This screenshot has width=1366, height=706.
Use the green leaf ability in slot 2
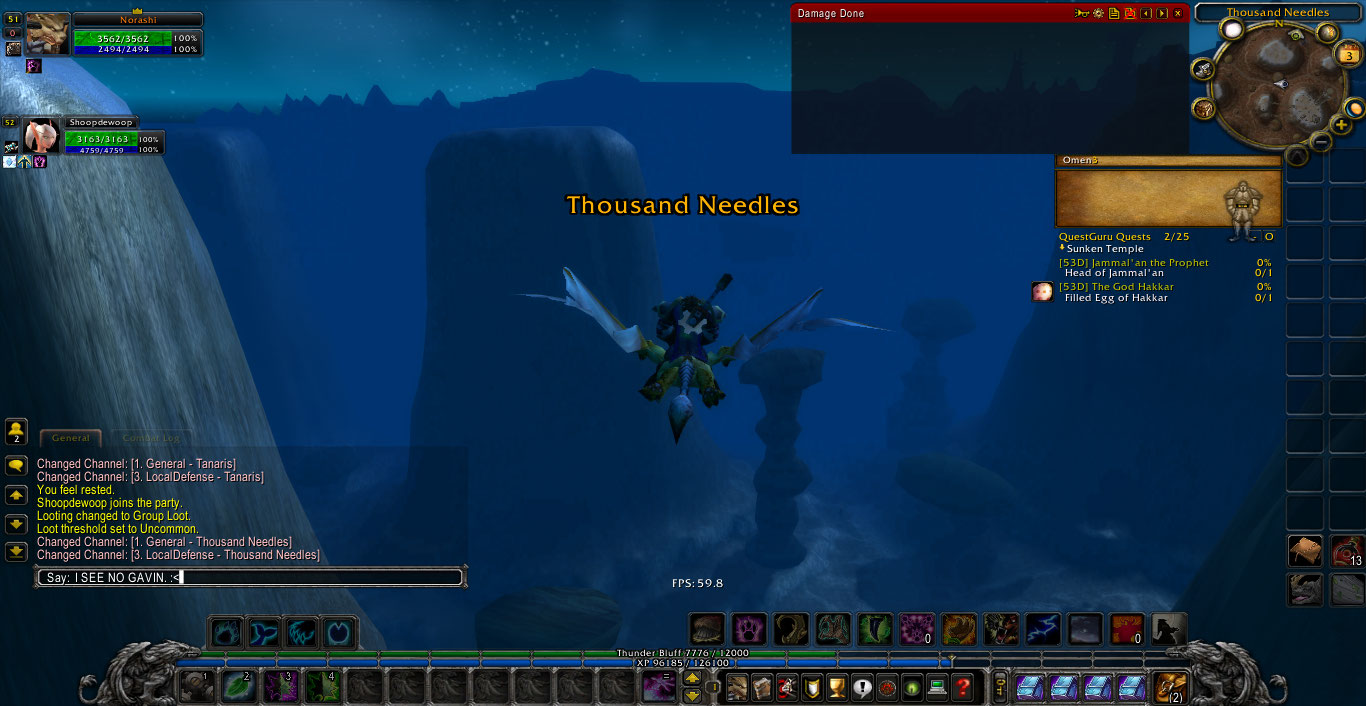click(x=236, y=687)
